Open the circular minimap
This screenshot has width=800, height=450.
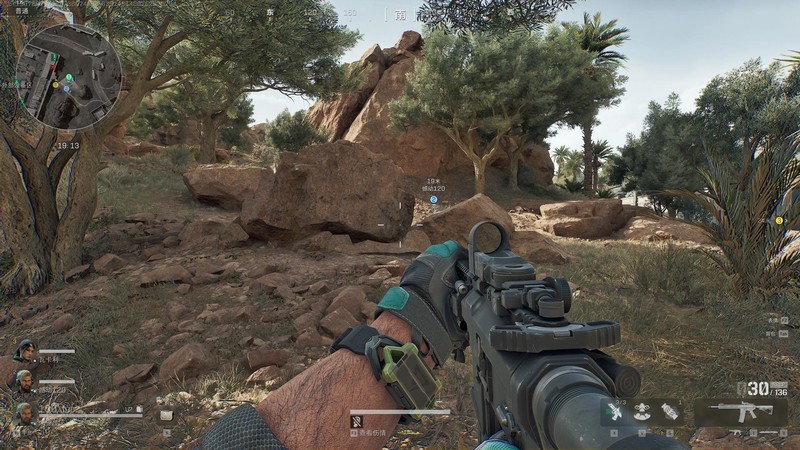point(68,77)
